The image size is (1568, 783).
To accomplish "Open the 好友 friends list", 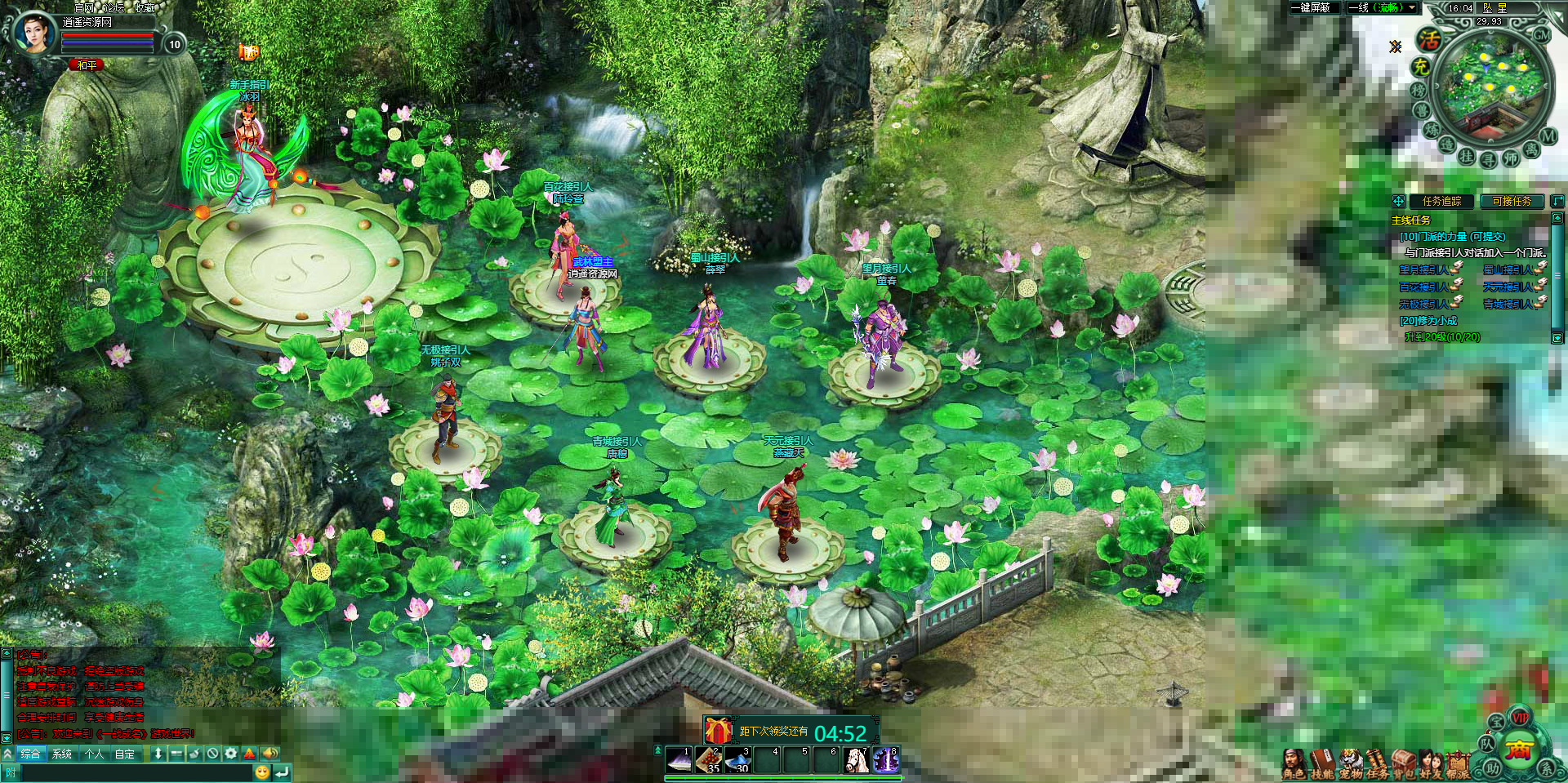I will [1430, 763].
